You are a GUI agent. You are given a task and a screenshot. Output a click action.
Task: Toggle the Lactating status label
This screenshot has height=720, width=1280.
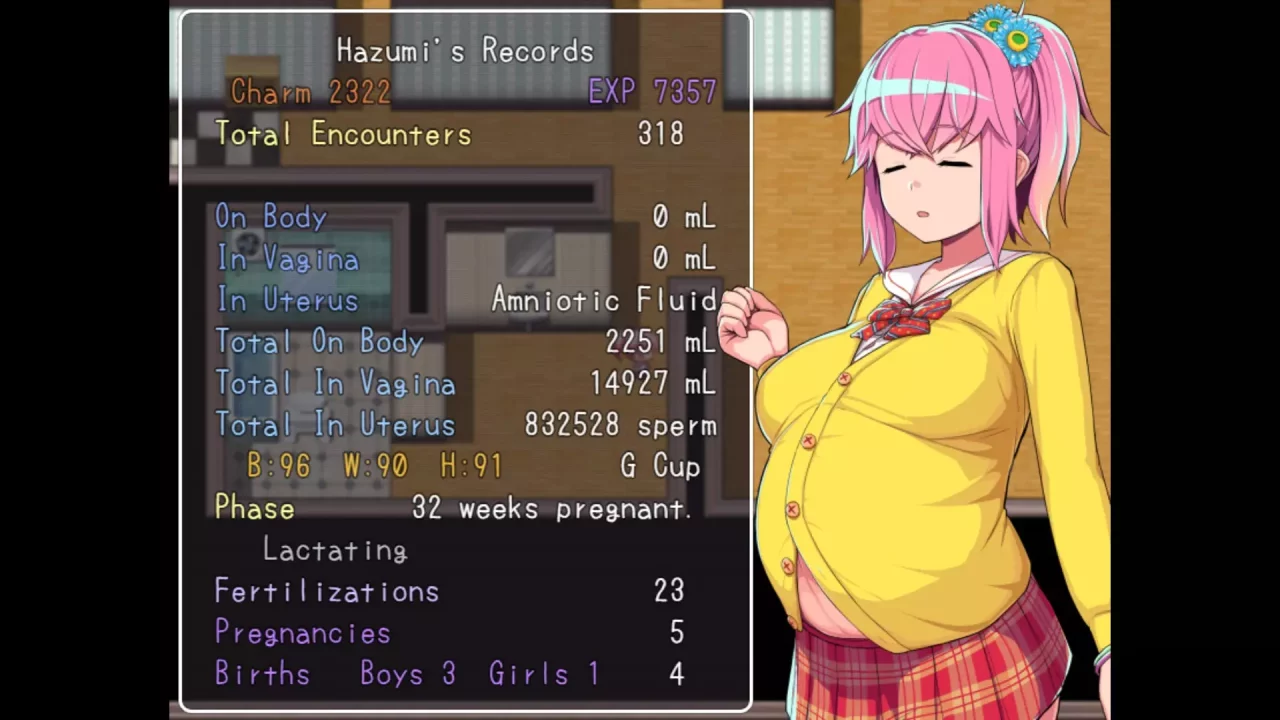[x=334, y=550]
